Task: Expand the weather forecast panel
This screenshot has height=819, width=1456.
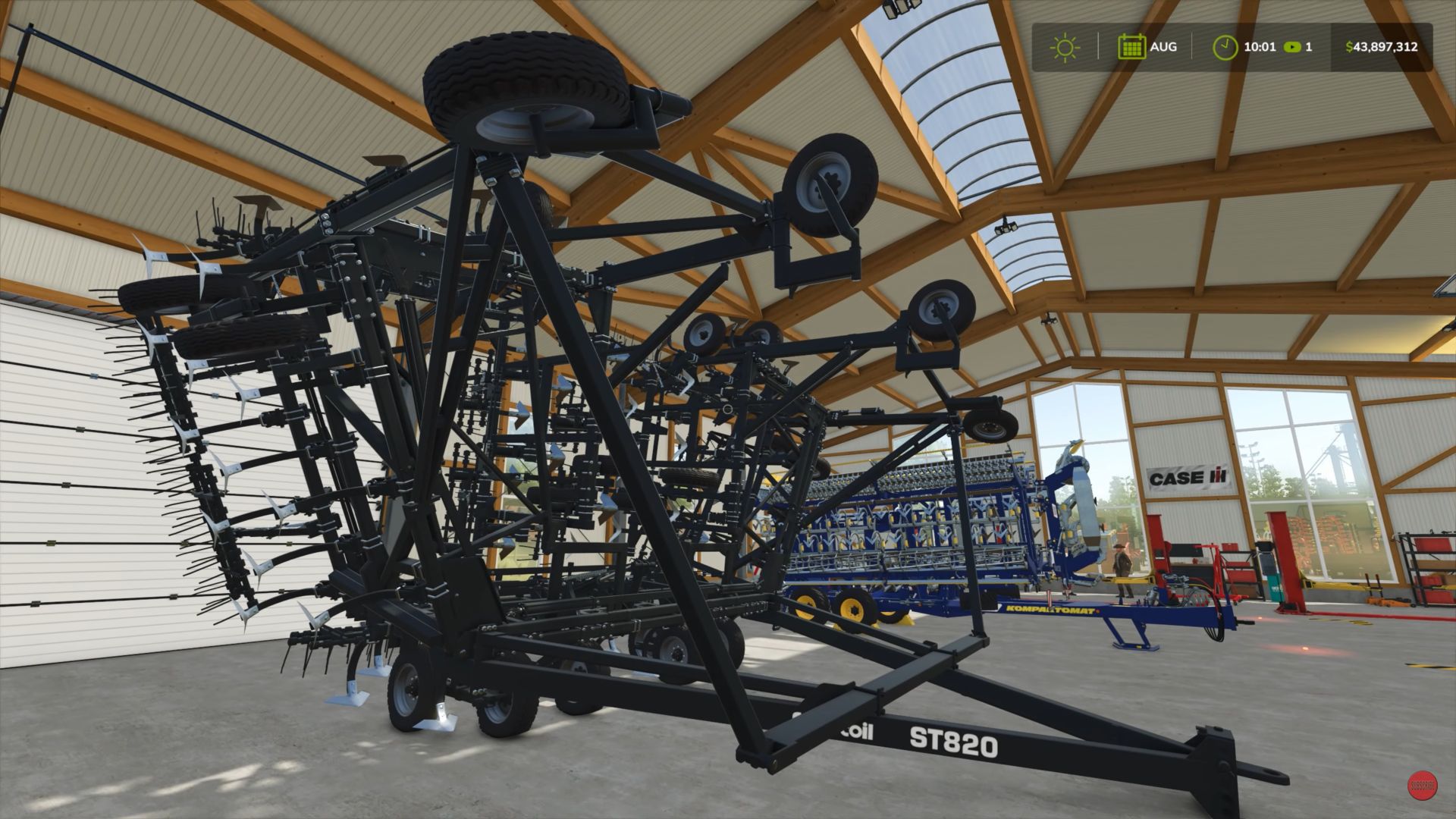Action: (1066, 47)
